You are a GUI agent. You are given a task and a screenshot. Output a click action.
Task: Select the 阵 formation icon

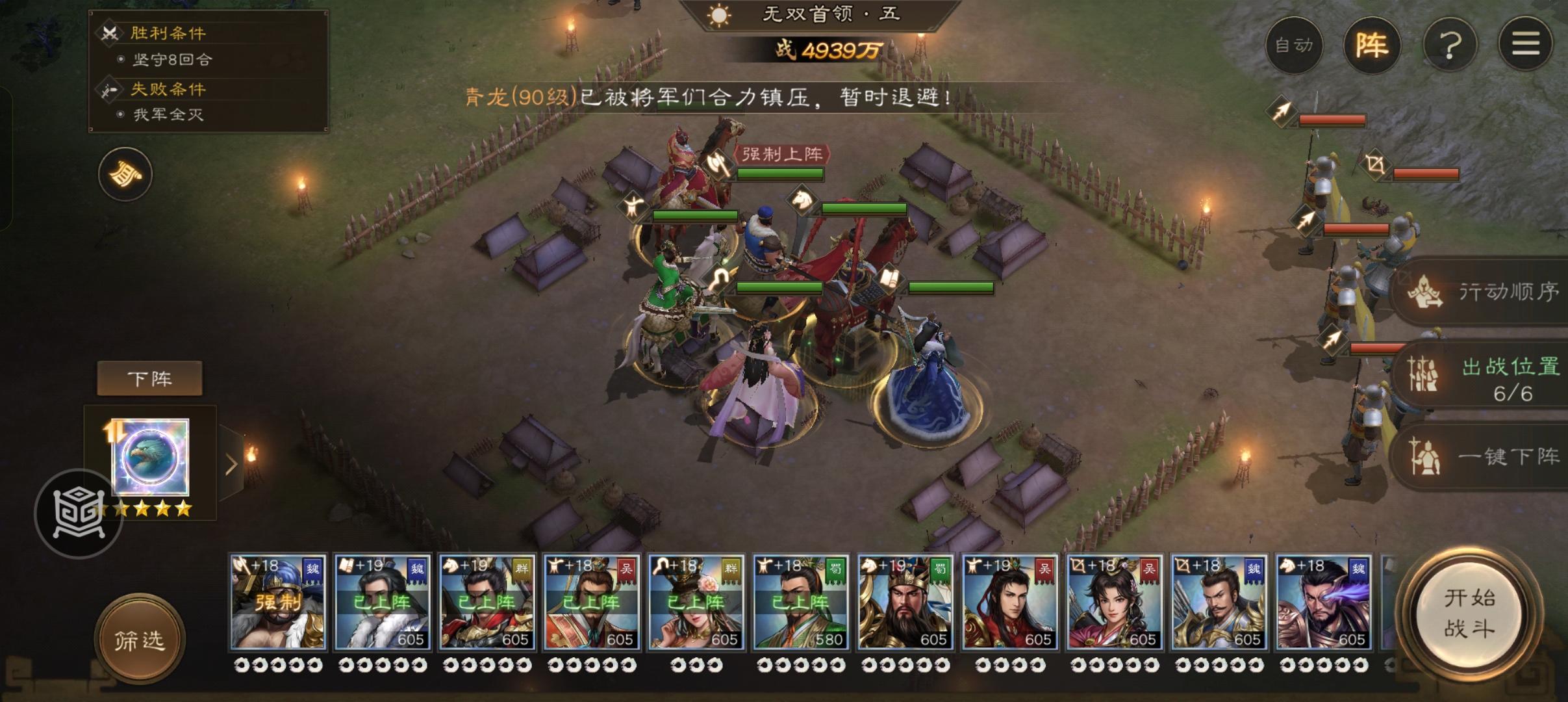pyautogui.click(x=1372, y=44)
